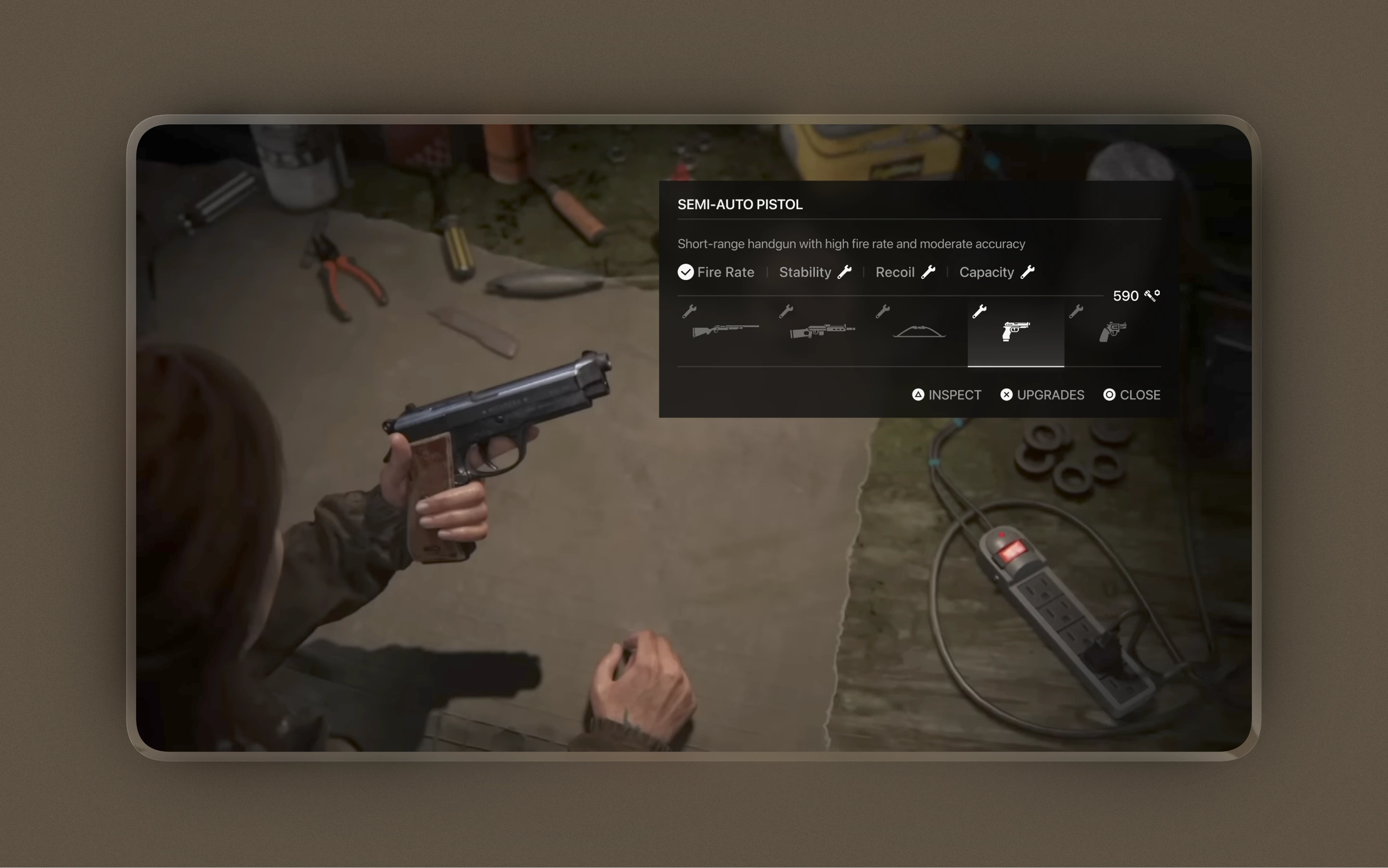Toggle the Recoil upgrade wrench
Screen dimensions: 1388x868
point(929,272)
